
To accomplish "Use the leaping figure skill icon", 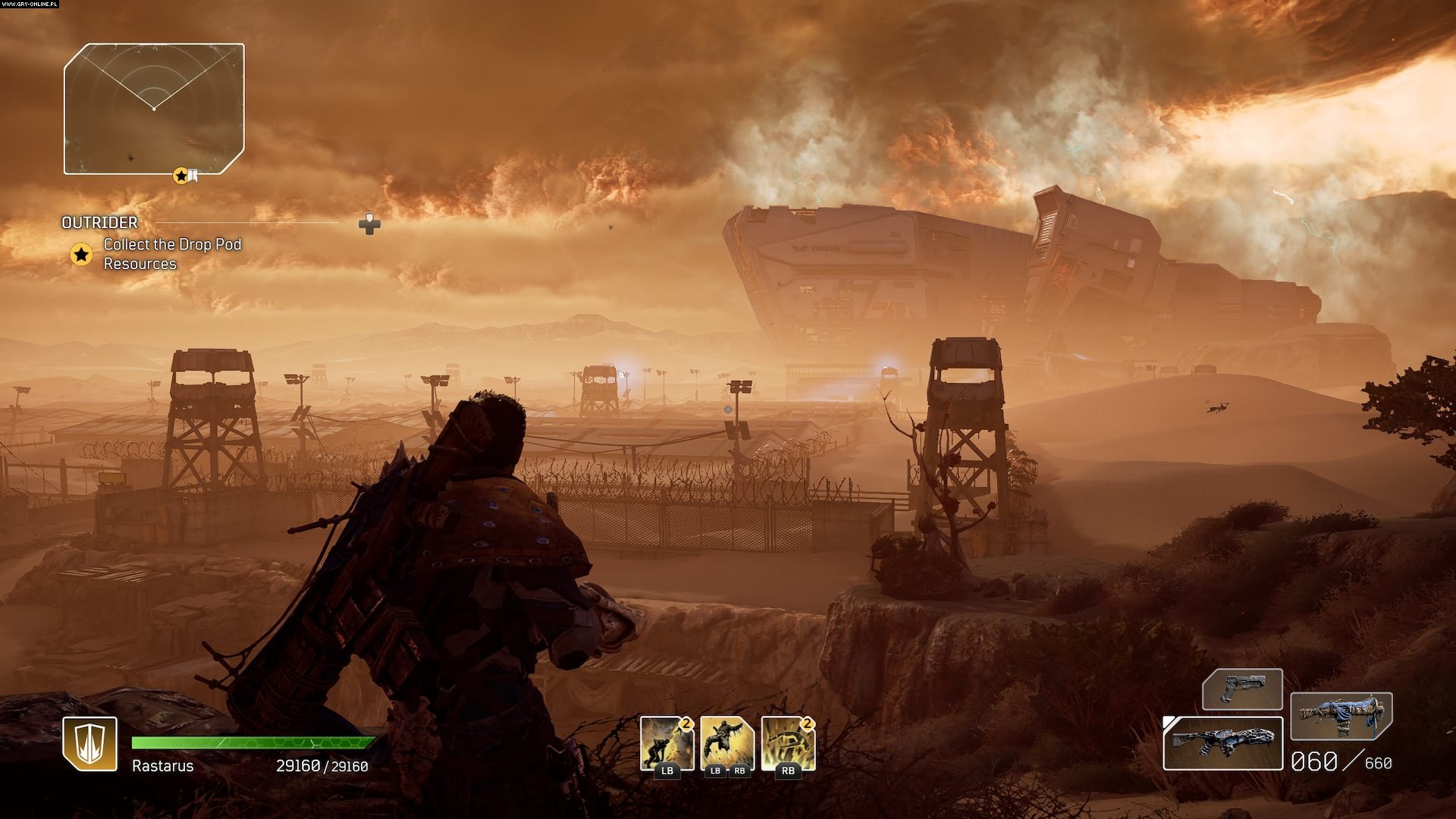I will click(x=727, y=743).
